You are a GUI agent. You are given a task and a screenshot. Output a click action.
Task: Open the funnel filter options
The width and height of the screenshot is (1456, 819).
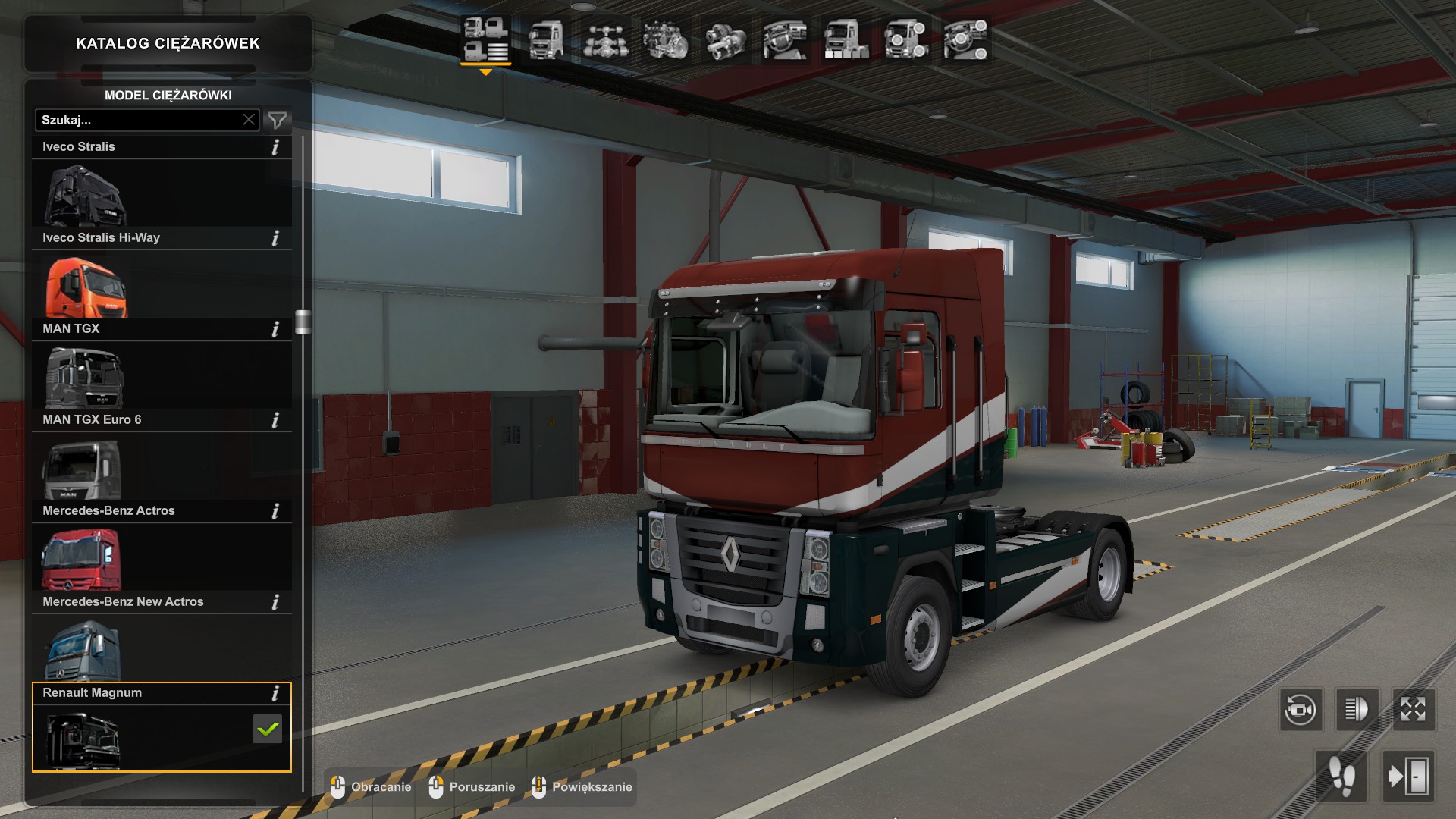point(278,120)
